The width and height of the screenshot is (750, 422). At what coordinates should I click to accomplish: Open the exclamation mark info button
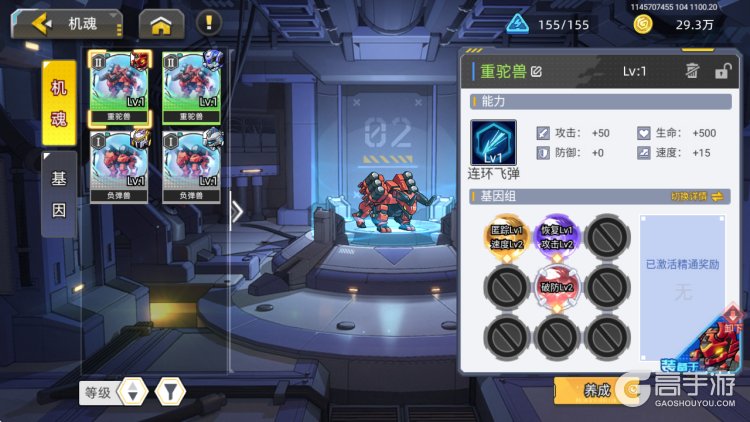208,23
